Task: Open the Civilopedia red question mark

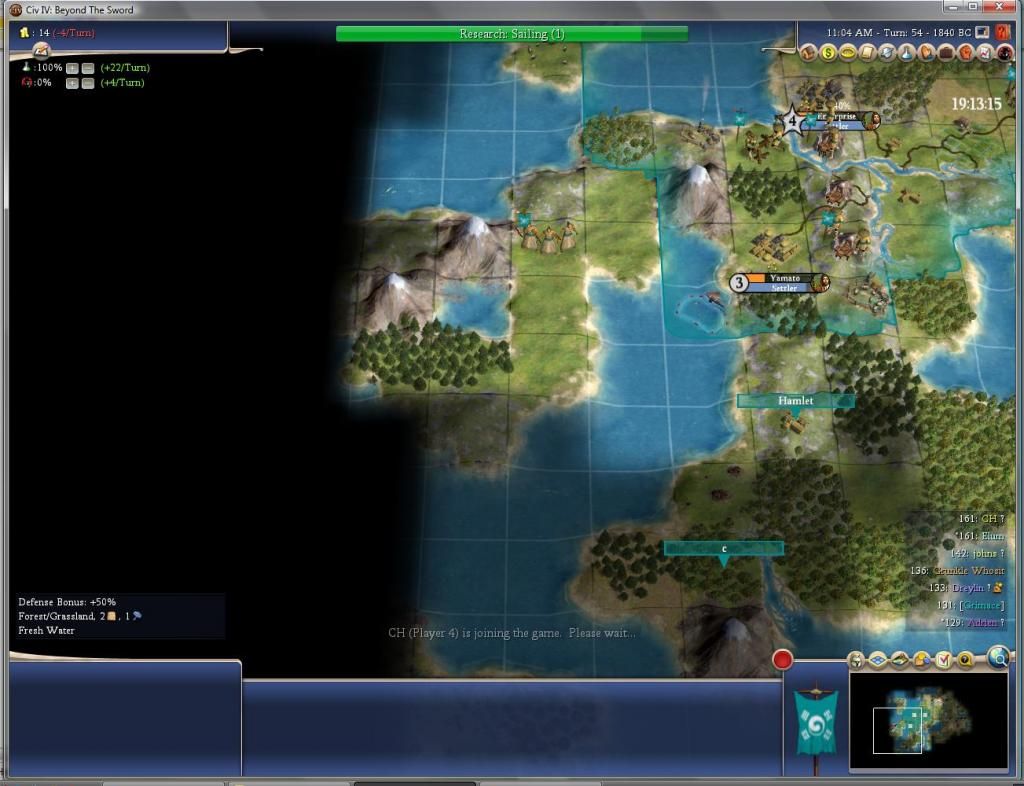Action: [1003, 33]
